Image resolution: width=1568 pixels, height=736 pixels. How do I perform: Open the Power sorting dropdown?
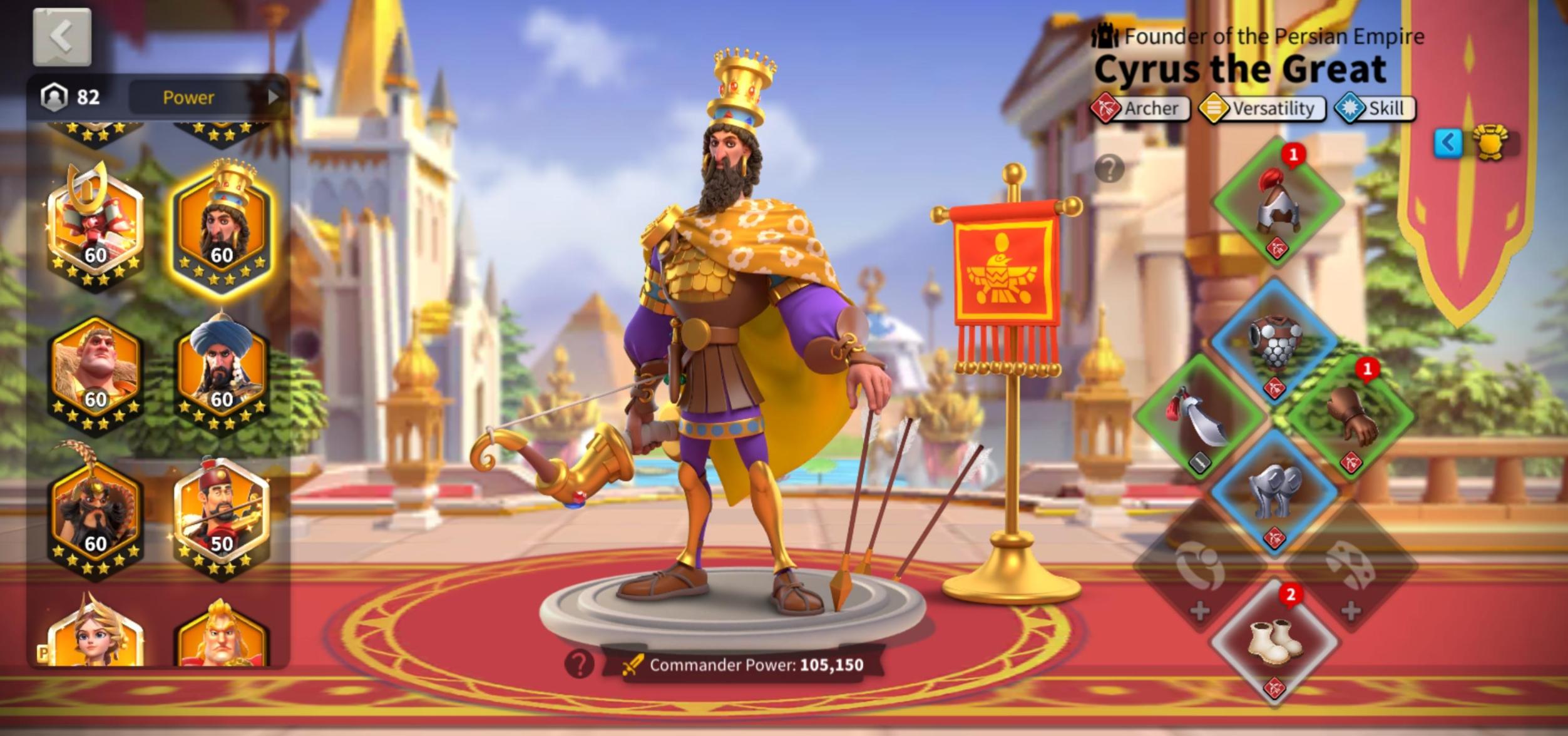(188, 97)
